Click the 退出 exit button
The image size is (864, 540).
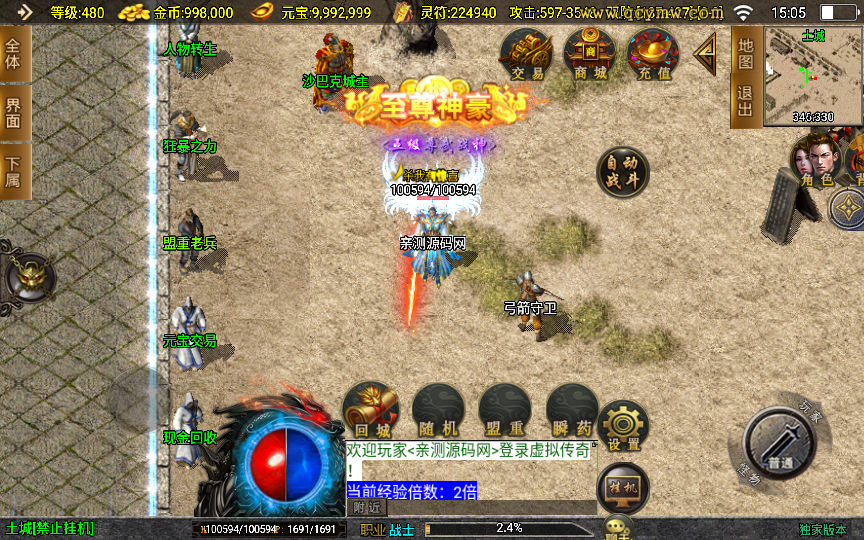(745, 102)
